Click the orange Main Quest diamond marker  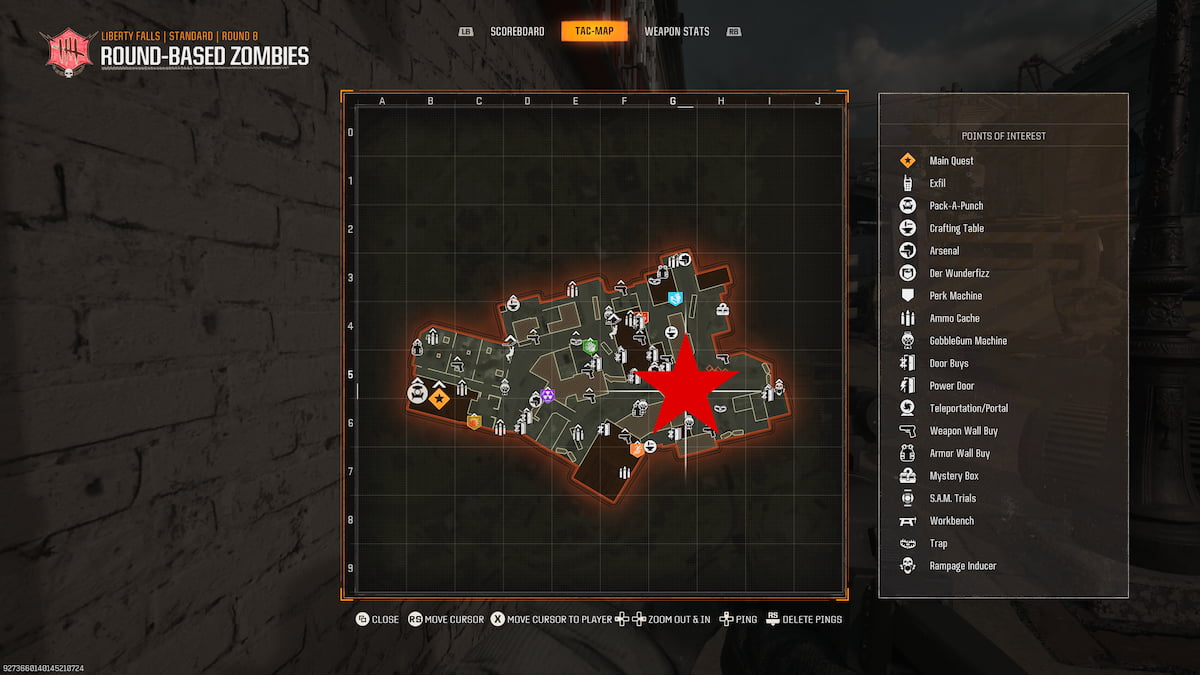[x=439, y=399]
